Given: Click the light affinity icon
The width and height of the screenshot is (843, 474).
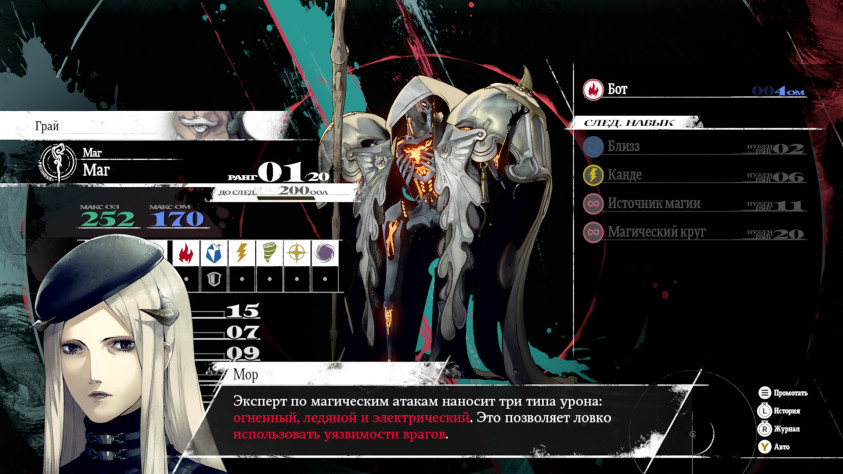Looking at the screenshot, I should pyautogui.click(x=297, y=252).
